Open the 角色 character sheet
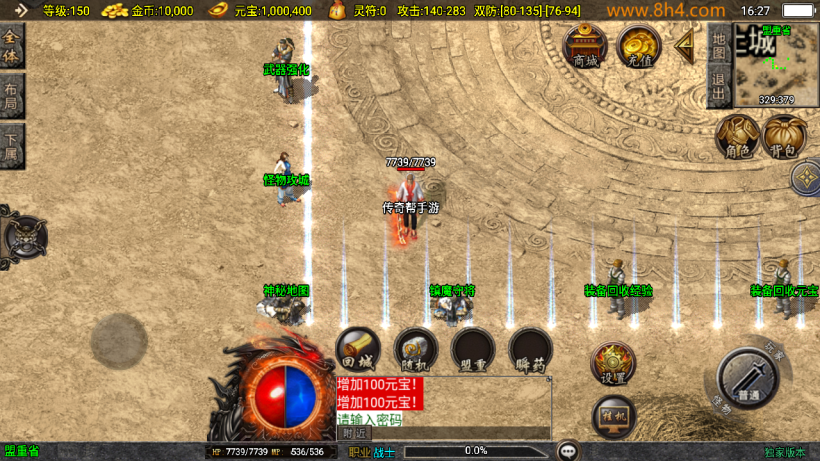 [x=738, y=137]
